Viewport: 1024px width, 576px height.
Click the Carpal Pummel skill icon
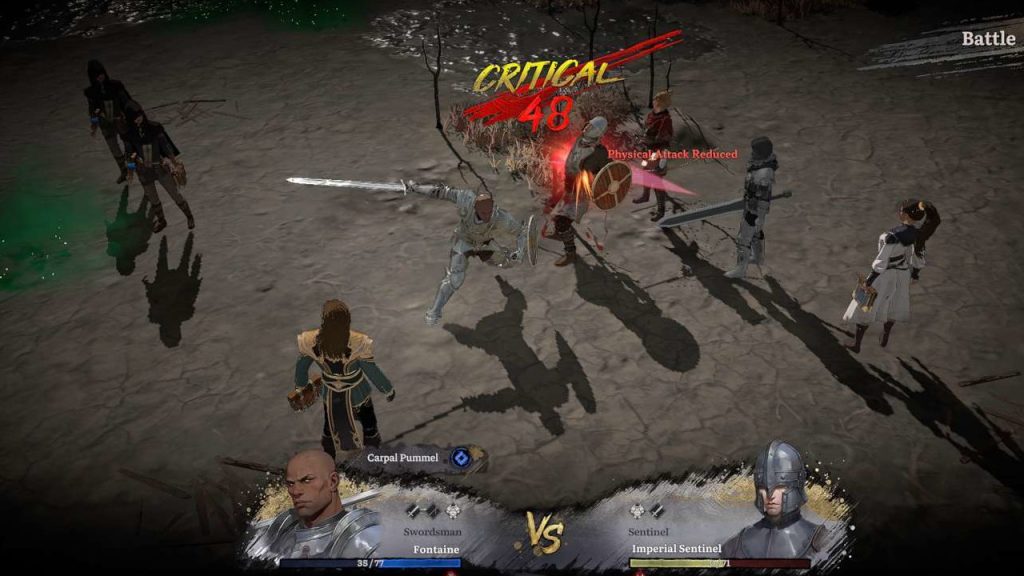pos(461,458)
